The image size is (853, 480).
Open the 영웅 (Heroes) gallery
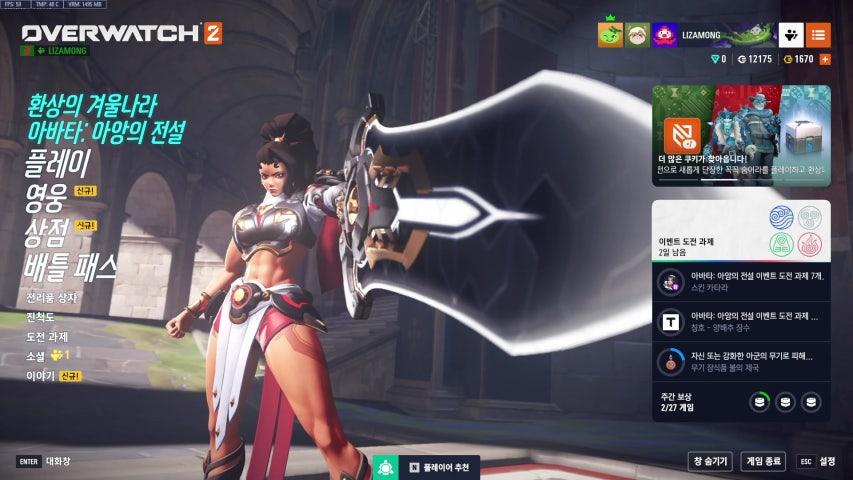pos(45,196)
